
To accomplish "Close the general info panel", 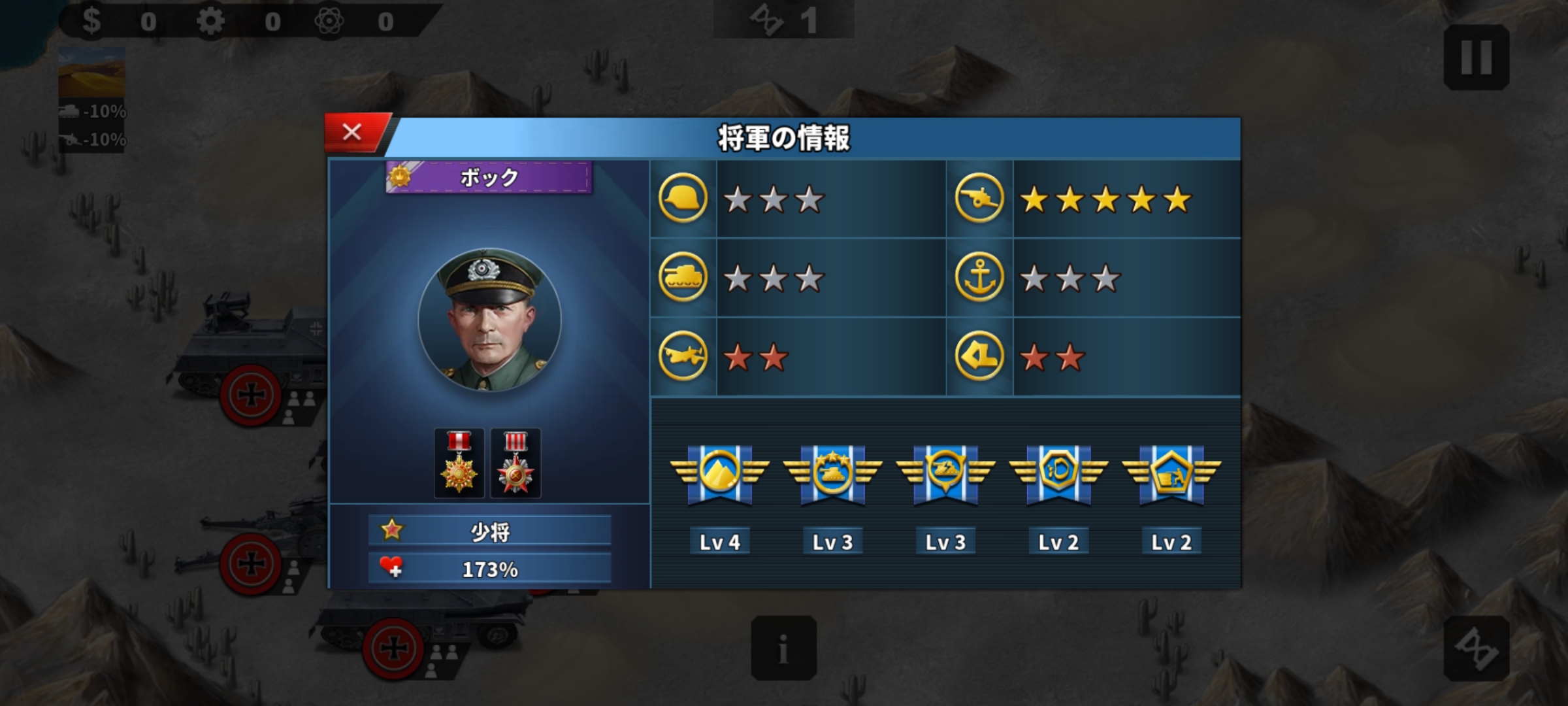I will 353,133.
